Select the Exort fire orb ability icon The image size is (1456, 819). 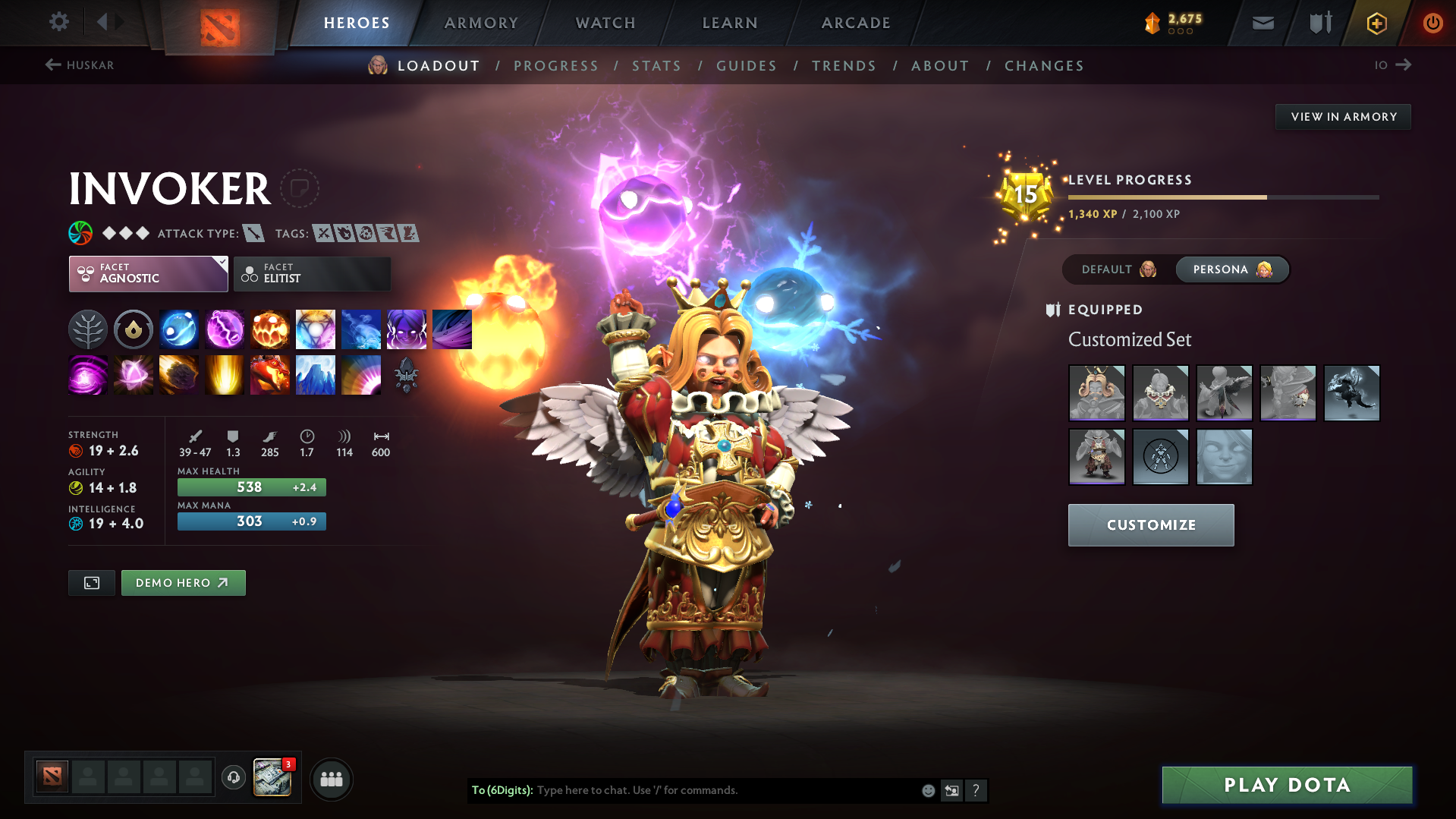click(x=270, y=329)
